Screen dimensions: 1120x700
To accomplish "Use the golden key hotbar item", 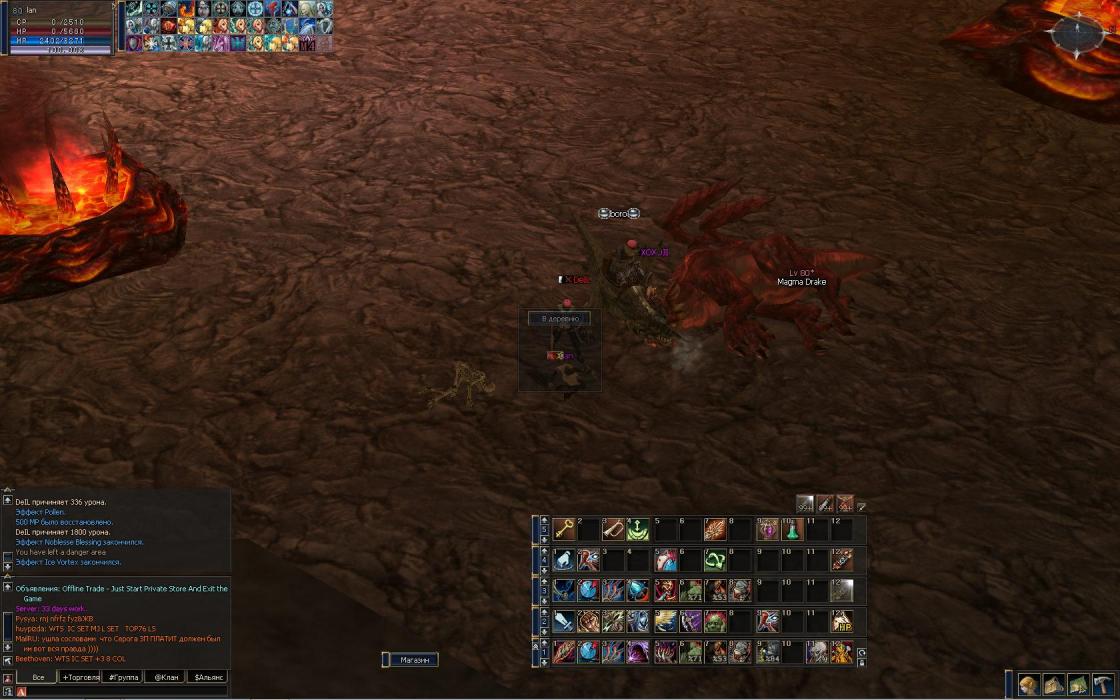I will (564, 529).
